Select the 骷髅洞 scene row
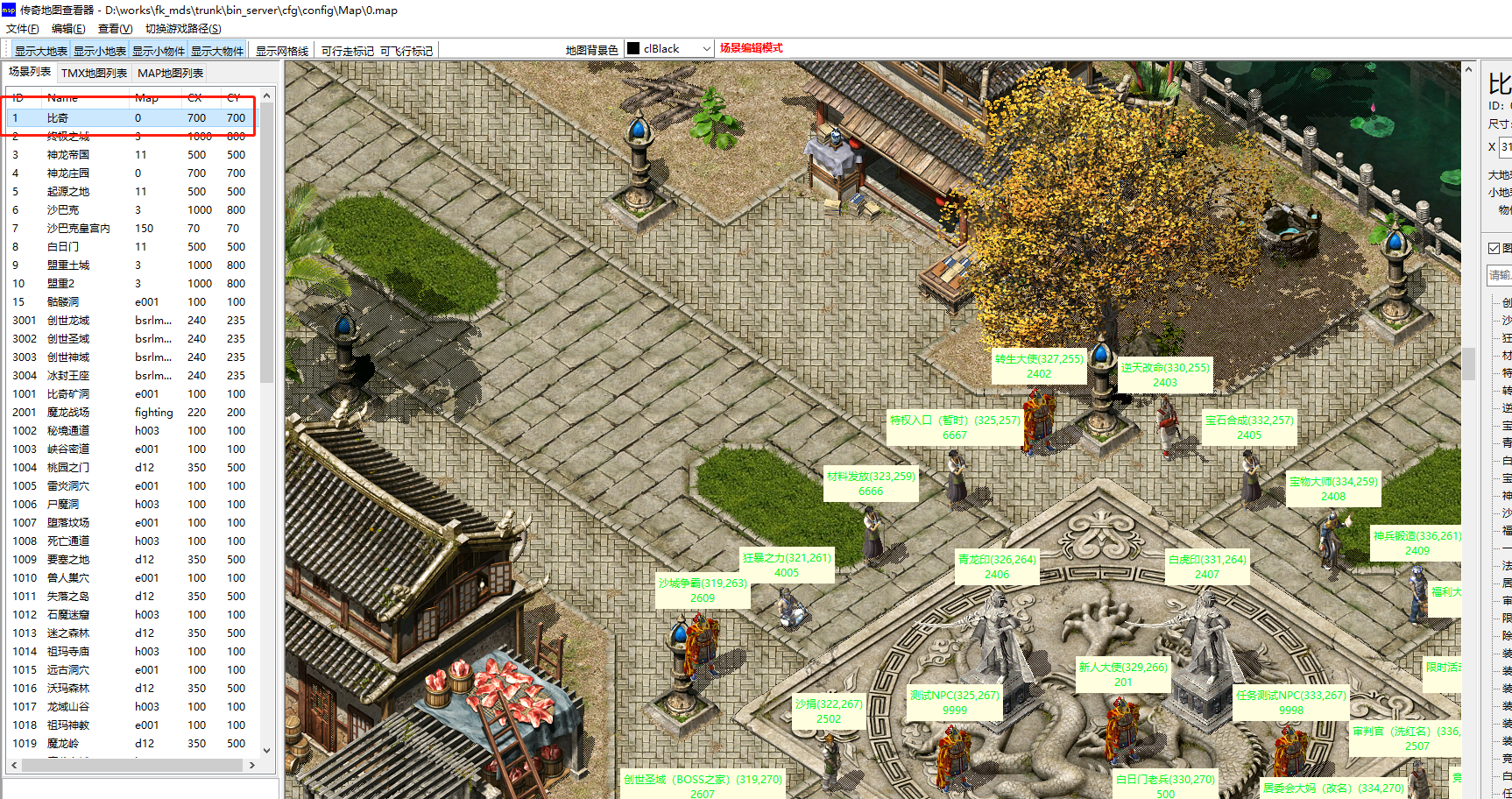The width and height of the screenshot is (1512, 799). click(63, 302)
